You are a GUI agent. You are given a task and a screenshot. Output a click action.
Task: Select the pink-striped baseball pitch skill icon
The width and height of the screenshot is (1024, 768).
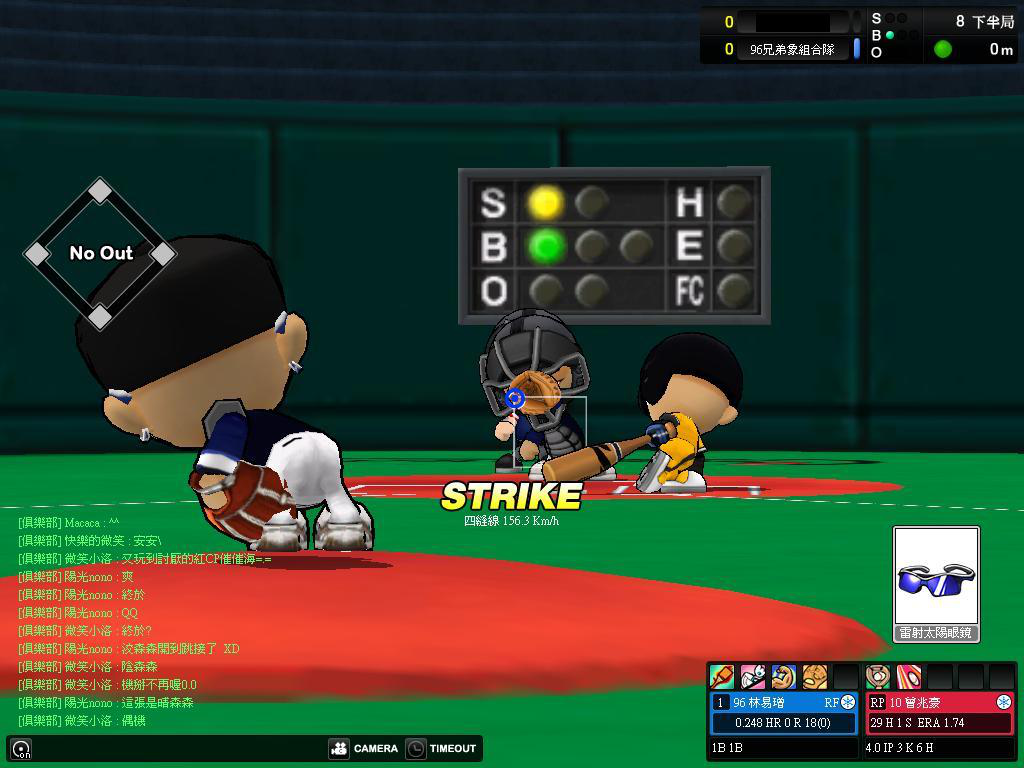point(908,677)
